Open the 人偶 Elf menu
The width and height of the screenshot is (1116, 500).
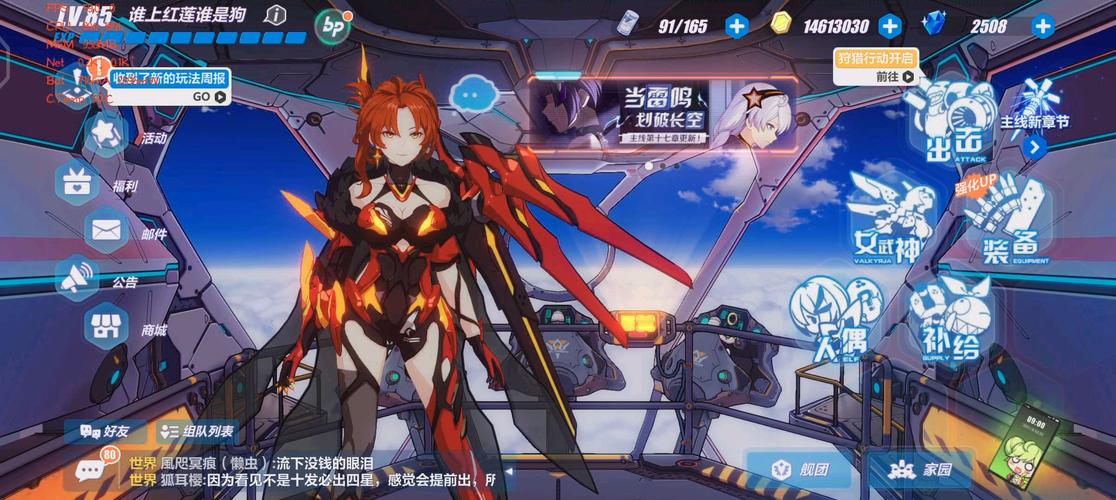point(823,312)
